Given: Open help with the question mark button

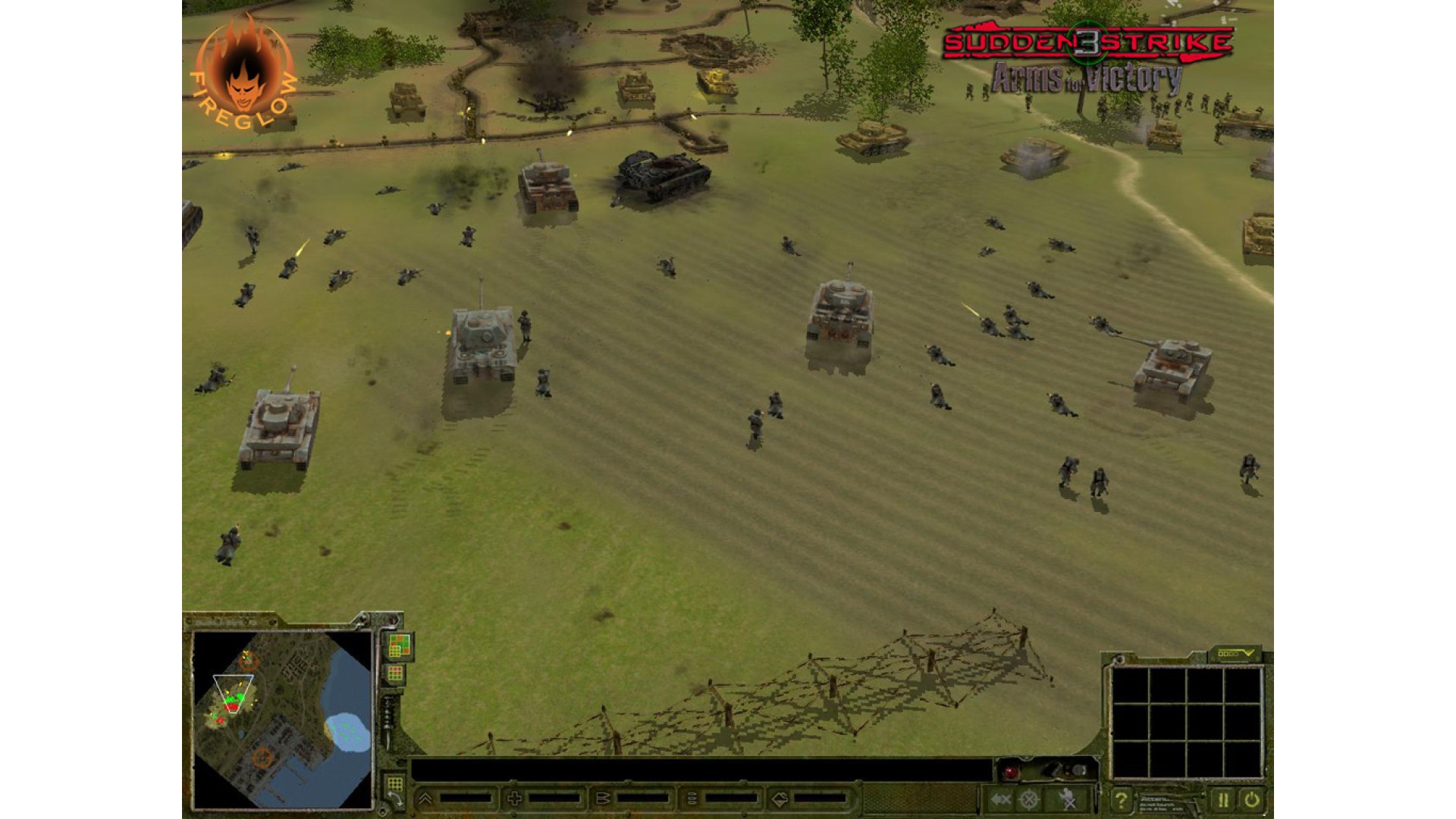Looking at the screenshot, I should pyautogui.click(x=1120, y=799).
